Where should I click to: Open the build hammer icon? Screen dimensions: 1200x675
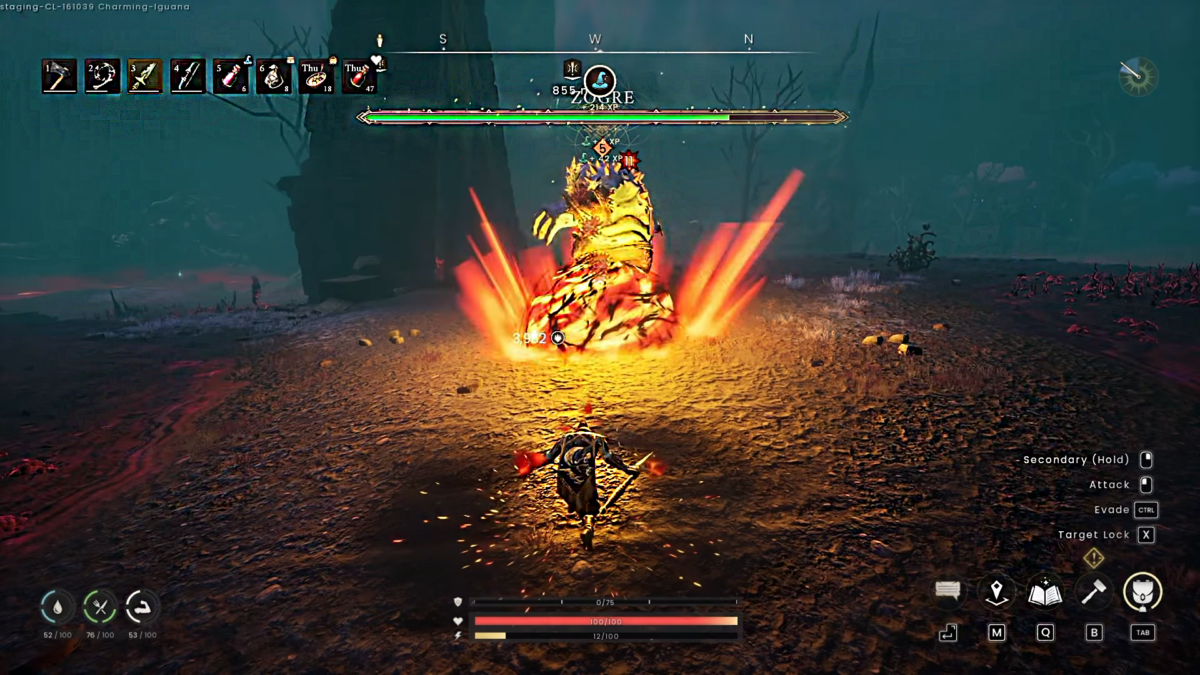pos(1094,592)
